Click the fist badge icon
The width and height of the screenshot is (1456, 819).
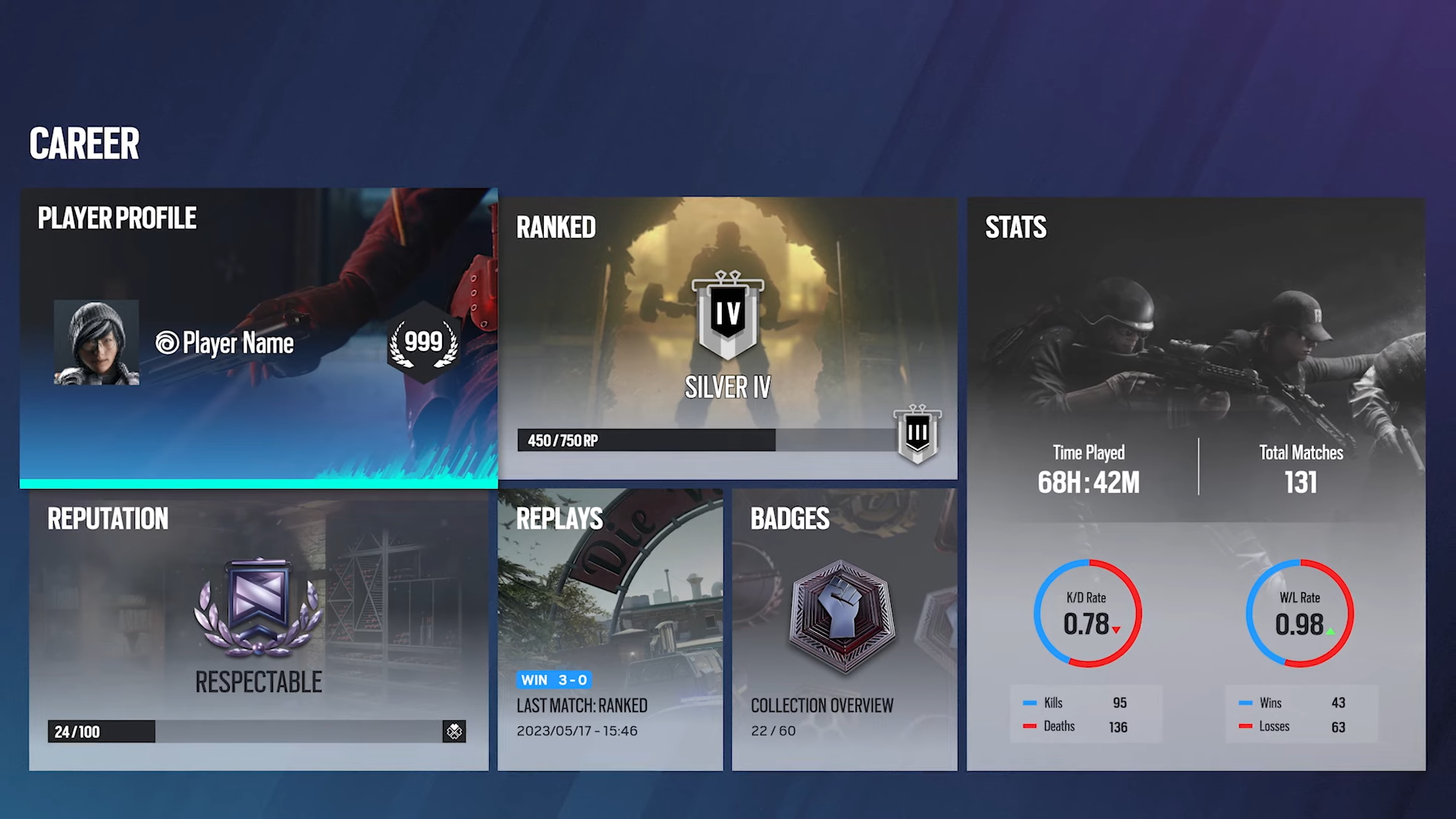(842, 616)
